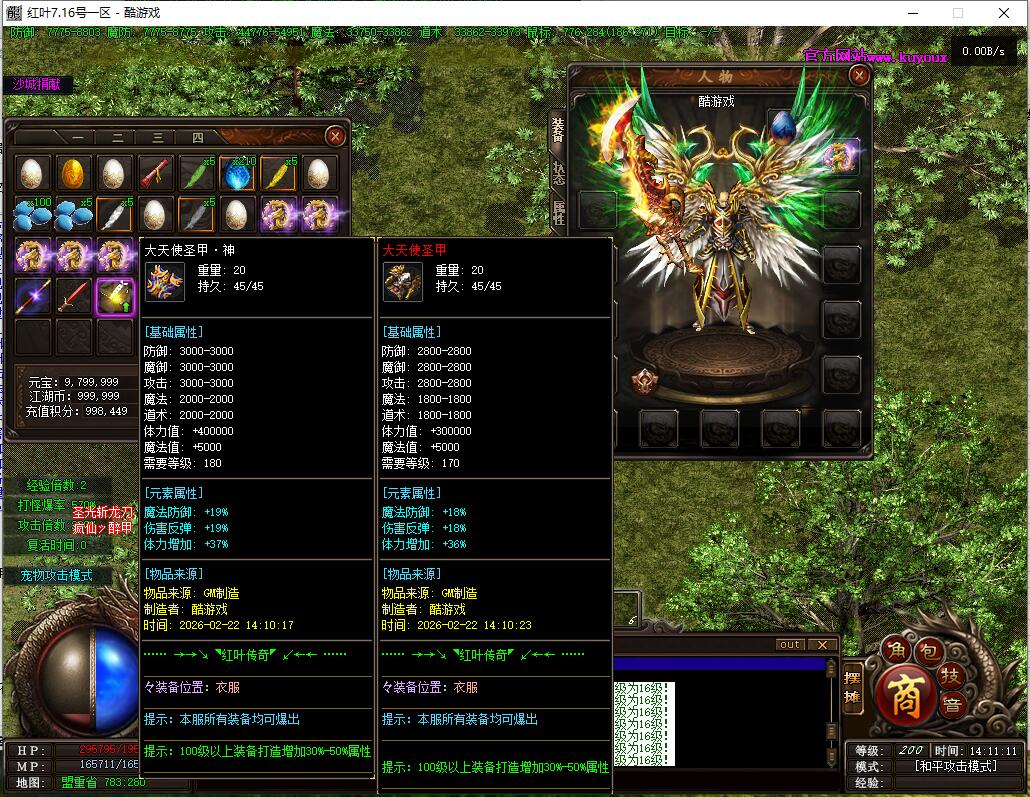Screen dimensions: 1030x797
Task: Select the blue flame orb stack x210
Action: click(x=237, y=174)
